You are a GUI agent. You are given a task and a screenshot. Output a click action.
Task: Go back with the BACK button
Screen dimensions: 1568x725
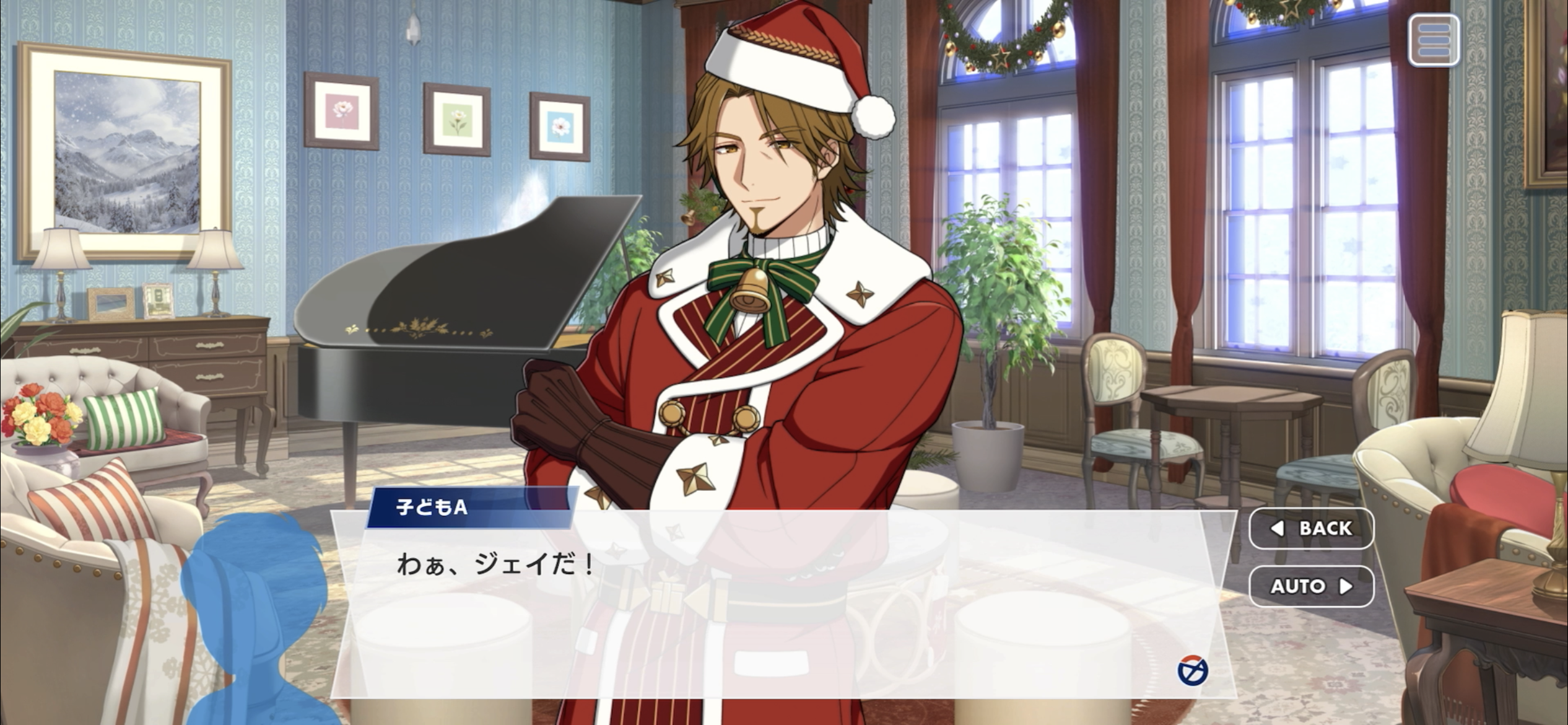click(1311, 529)
